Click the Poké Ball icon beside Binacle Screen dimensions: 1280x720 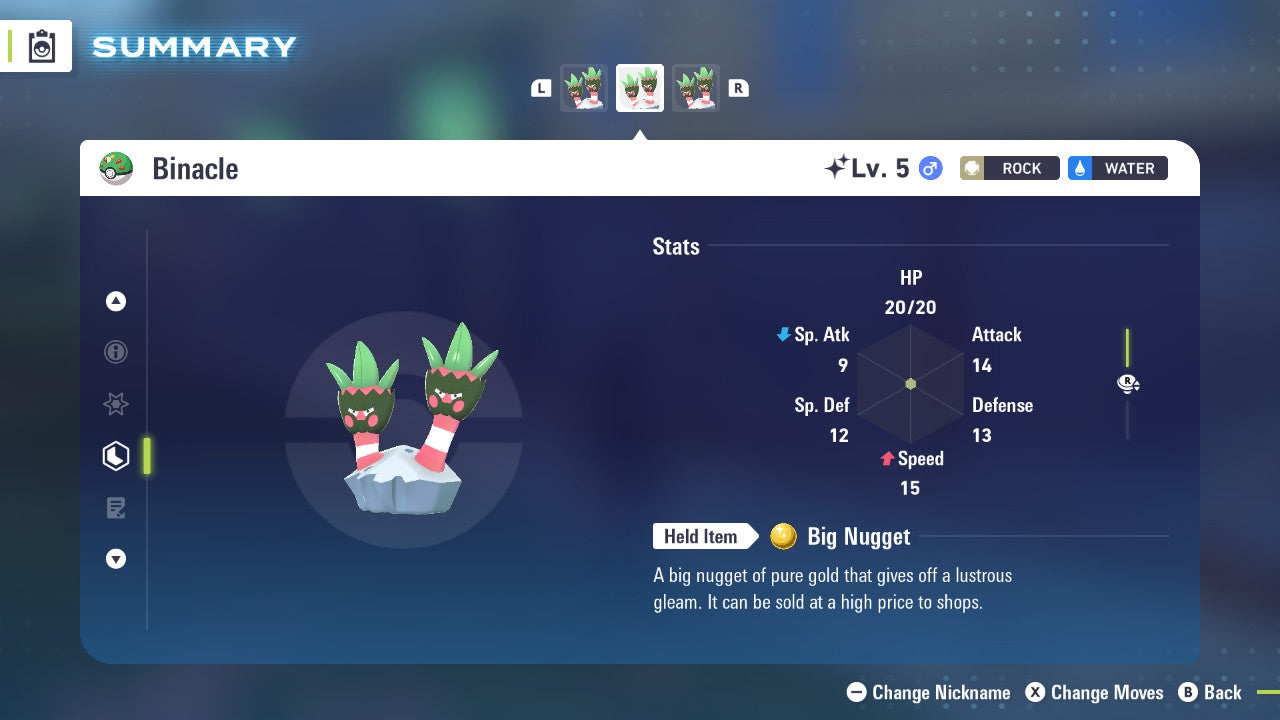pos(117,168)
